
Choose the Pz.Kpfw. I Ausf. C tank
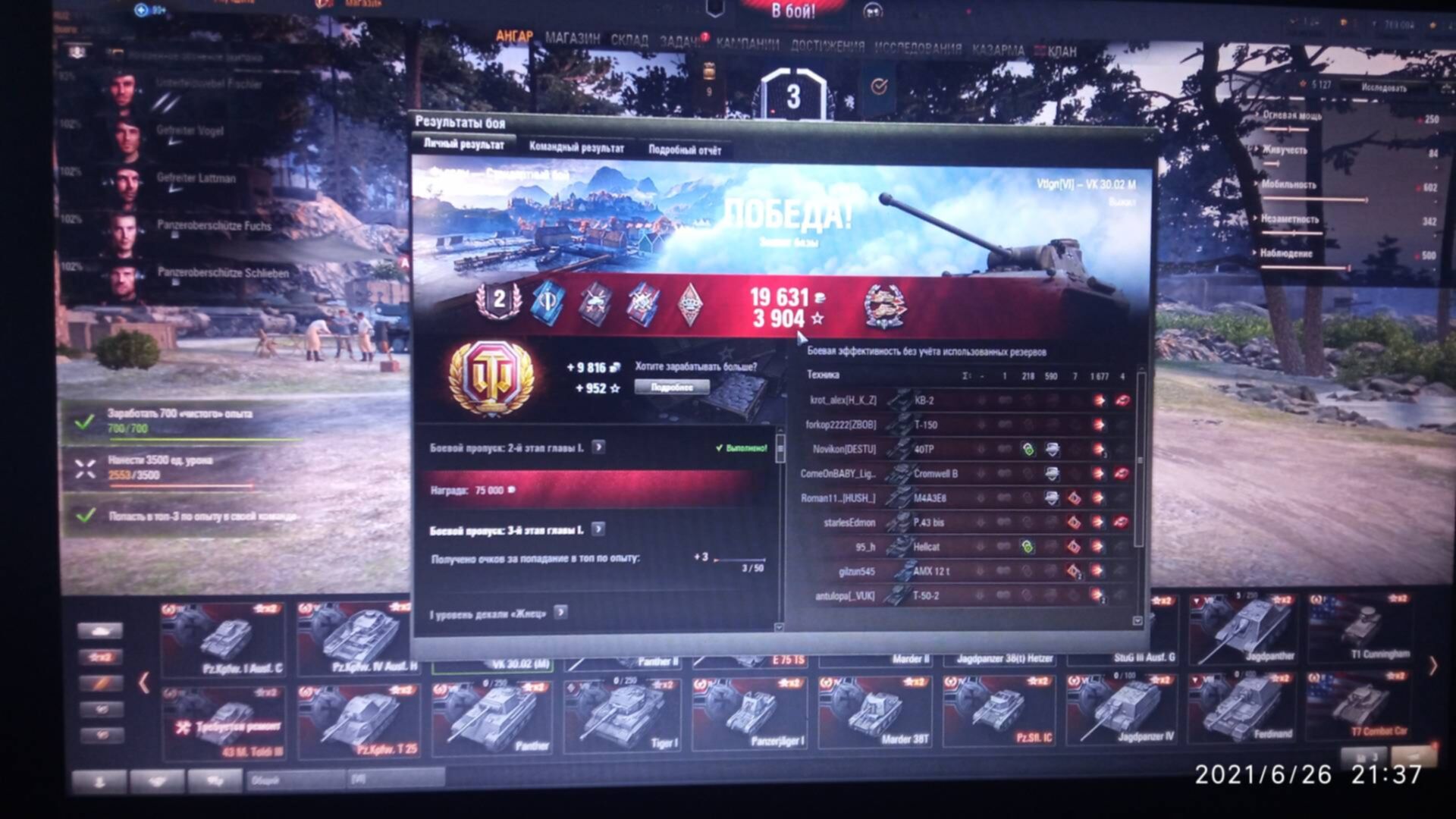(224, 639)
